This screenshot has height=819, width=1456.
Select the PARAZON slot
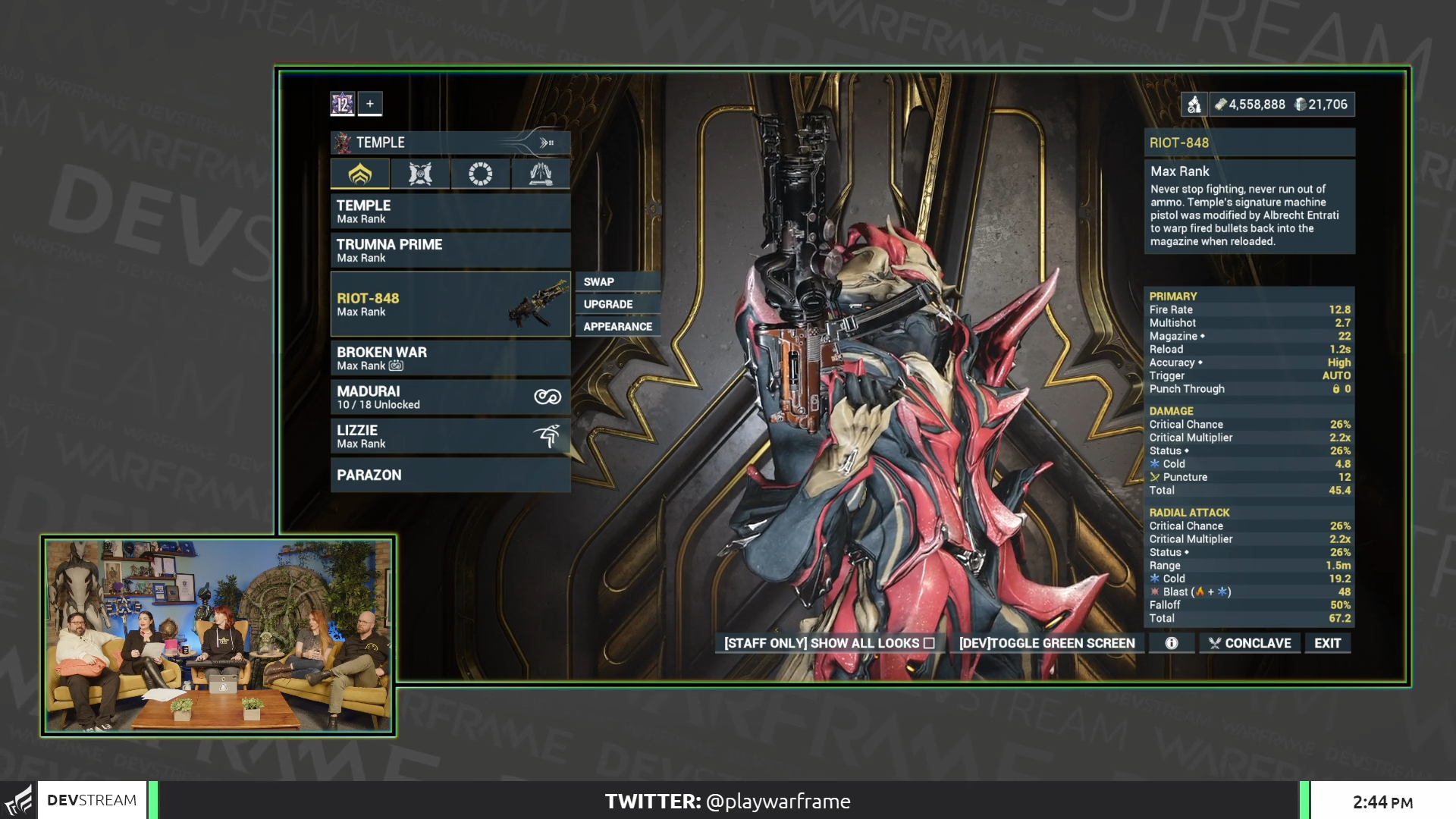tap(450, 475)
